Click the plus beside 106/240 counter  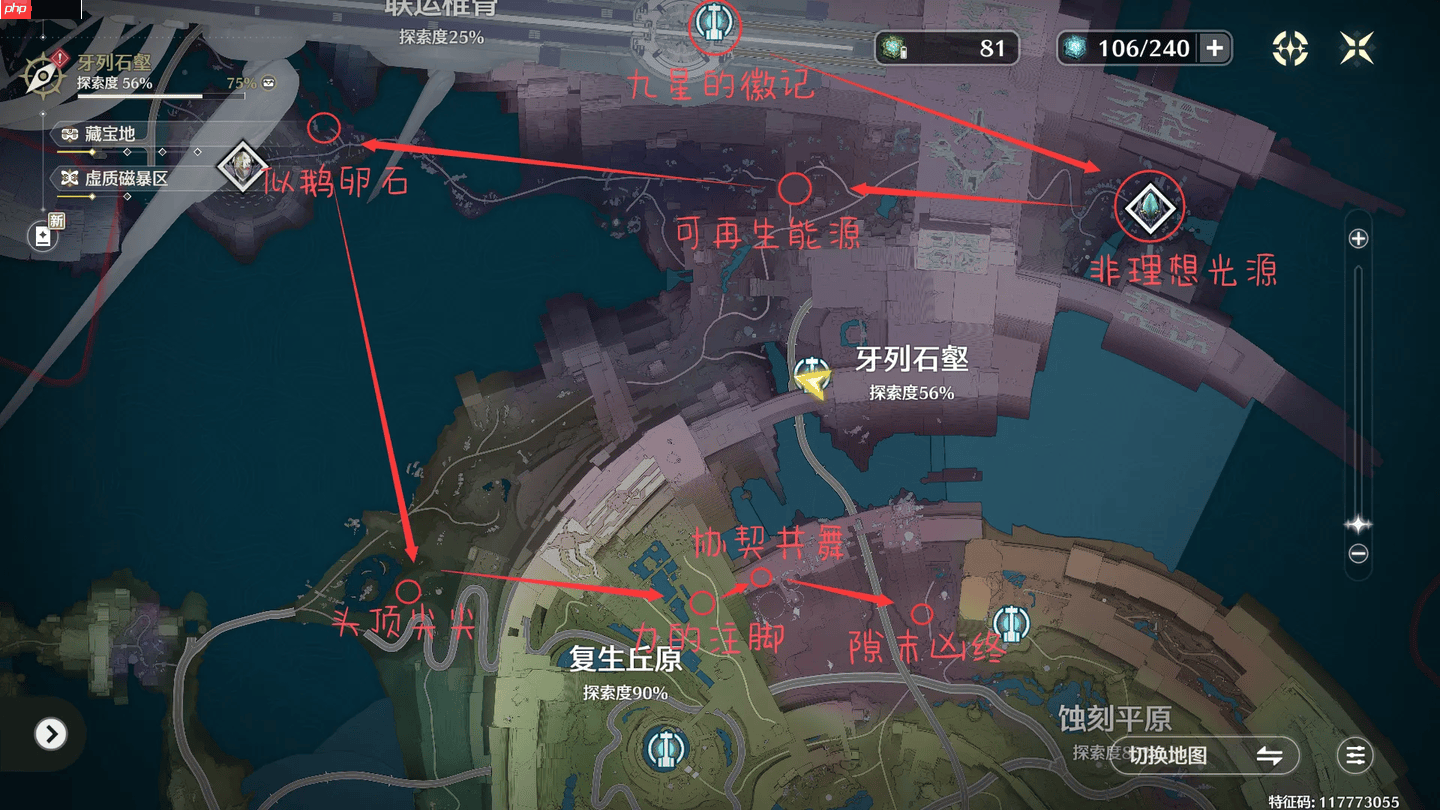pos(1217,47)
